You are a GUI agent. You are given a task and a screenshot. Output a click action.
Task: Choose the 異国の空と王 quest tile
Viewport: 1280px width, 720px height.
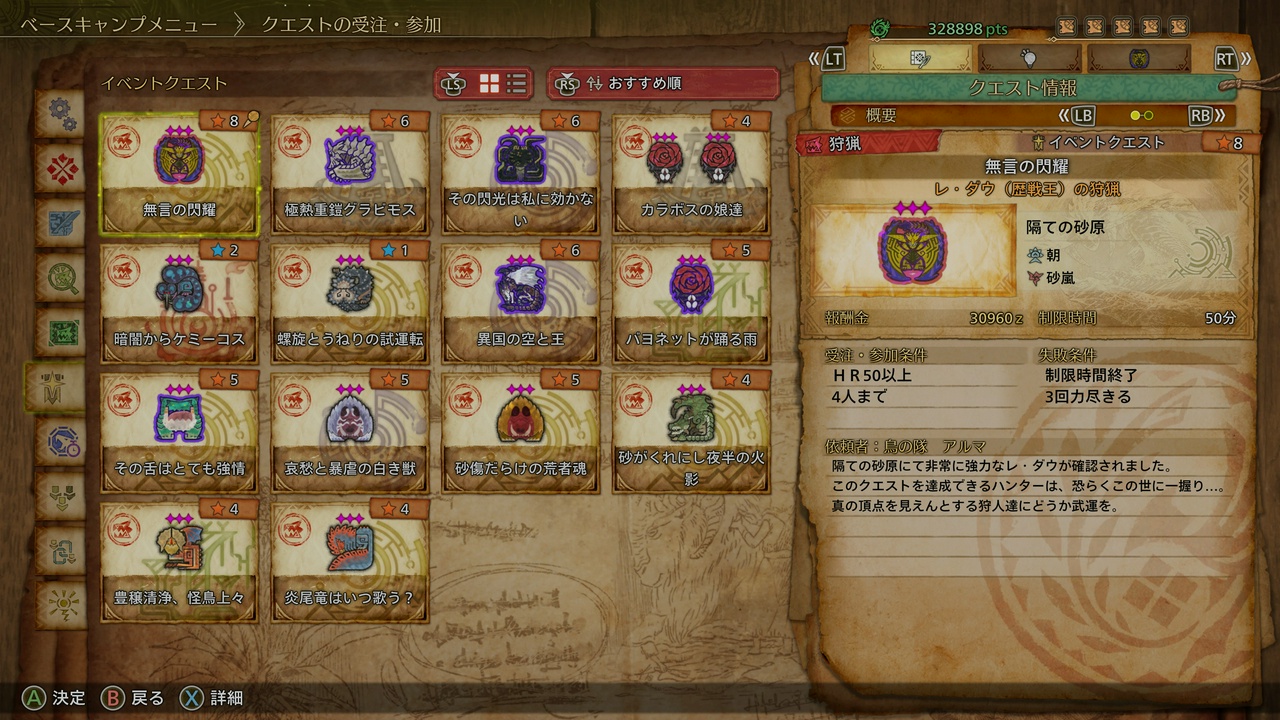(521, 301)
